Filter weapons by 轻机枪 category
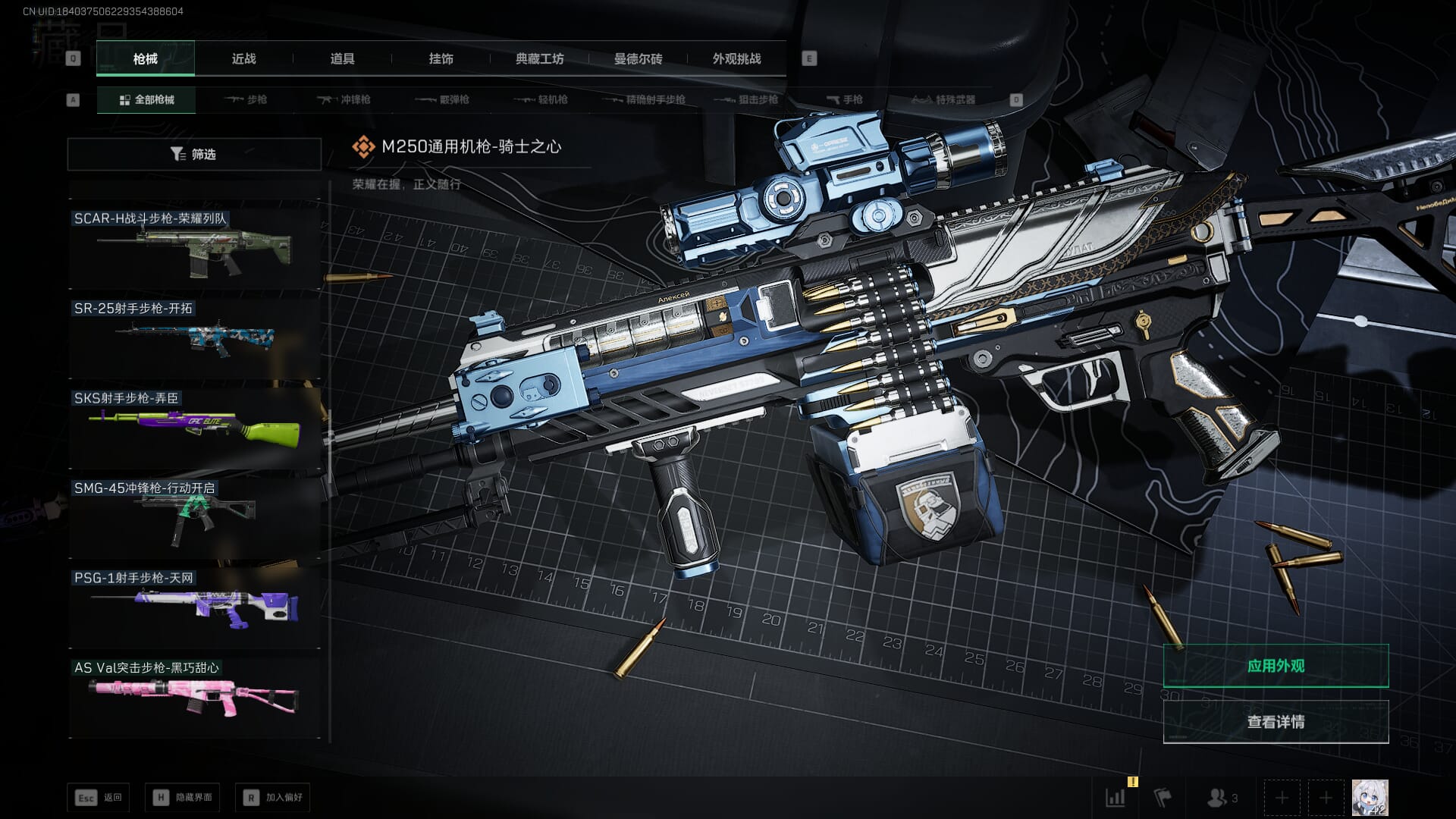This screenshot has height=819, width=1456. tap(541, 100)
